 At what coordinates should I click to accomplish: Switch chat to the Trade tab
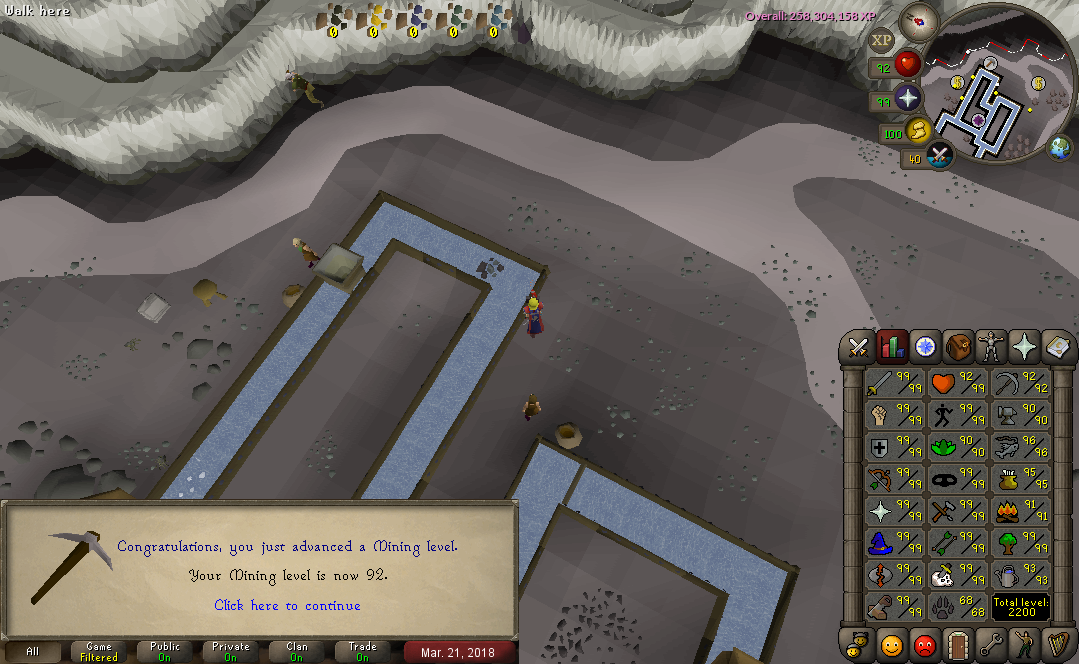[362, 652]
